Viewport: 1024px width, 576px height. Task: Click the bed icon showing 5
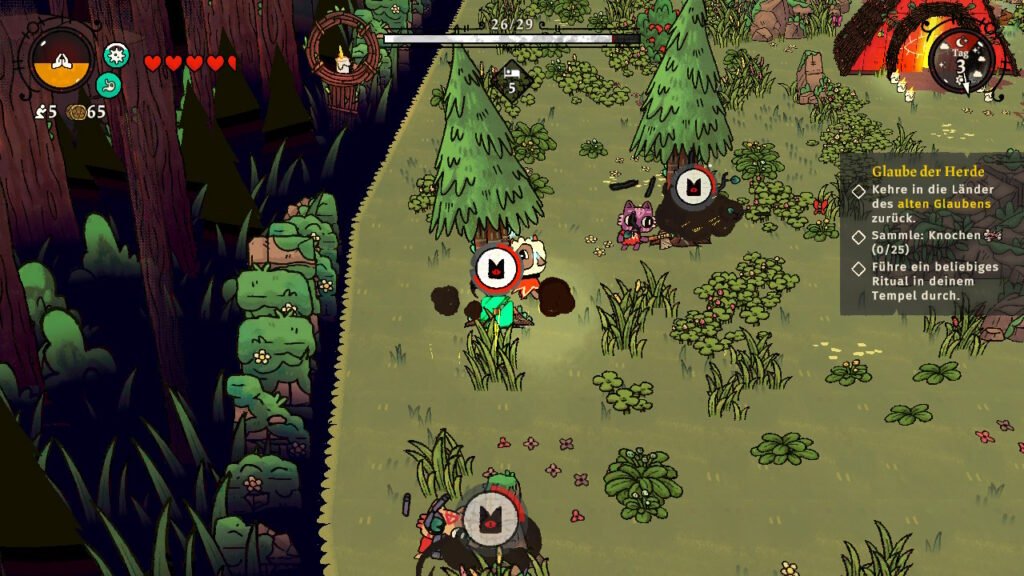click(510, 78)
